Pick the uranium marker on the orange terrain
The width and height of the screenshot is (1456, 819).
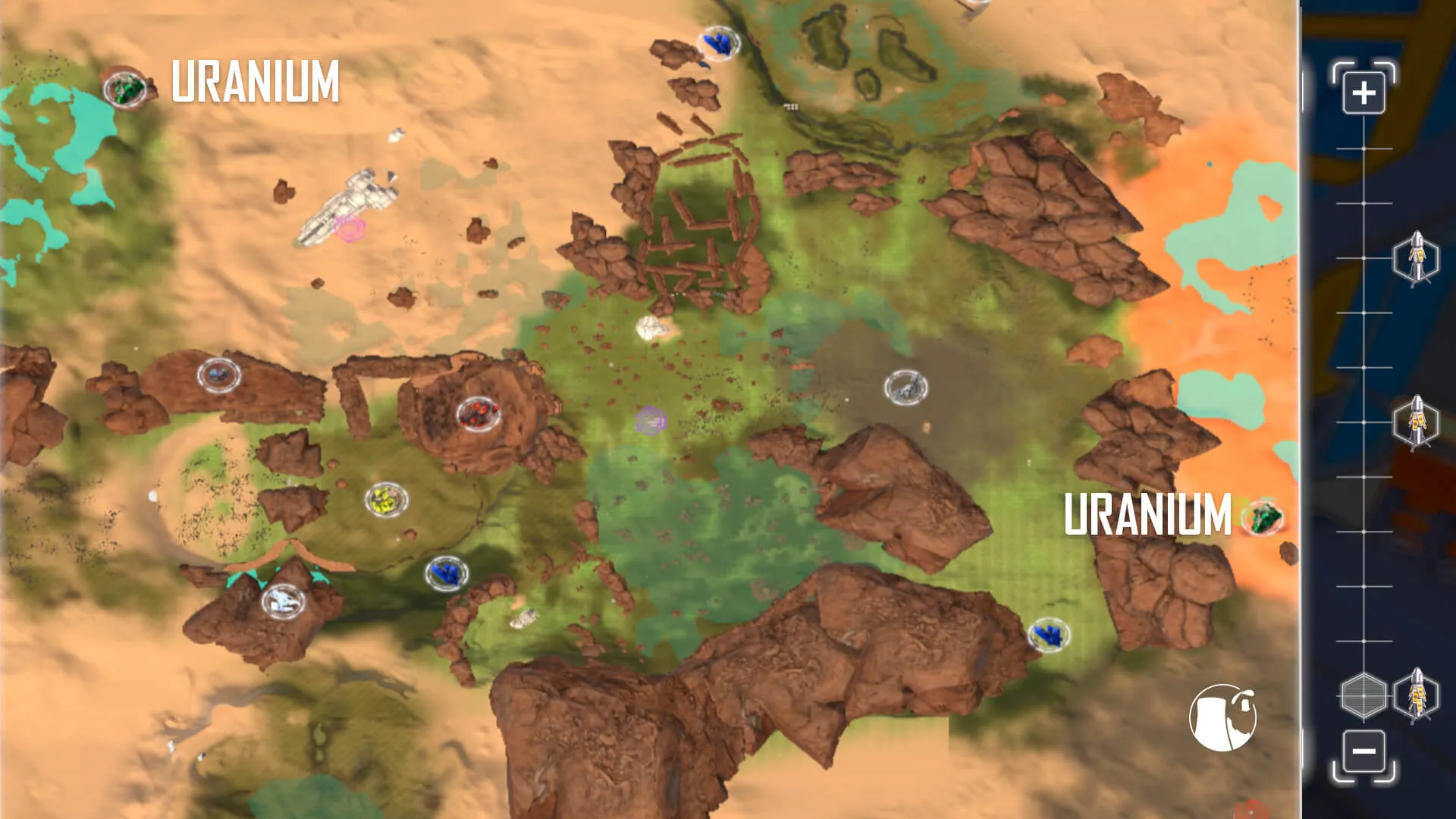1263,518
